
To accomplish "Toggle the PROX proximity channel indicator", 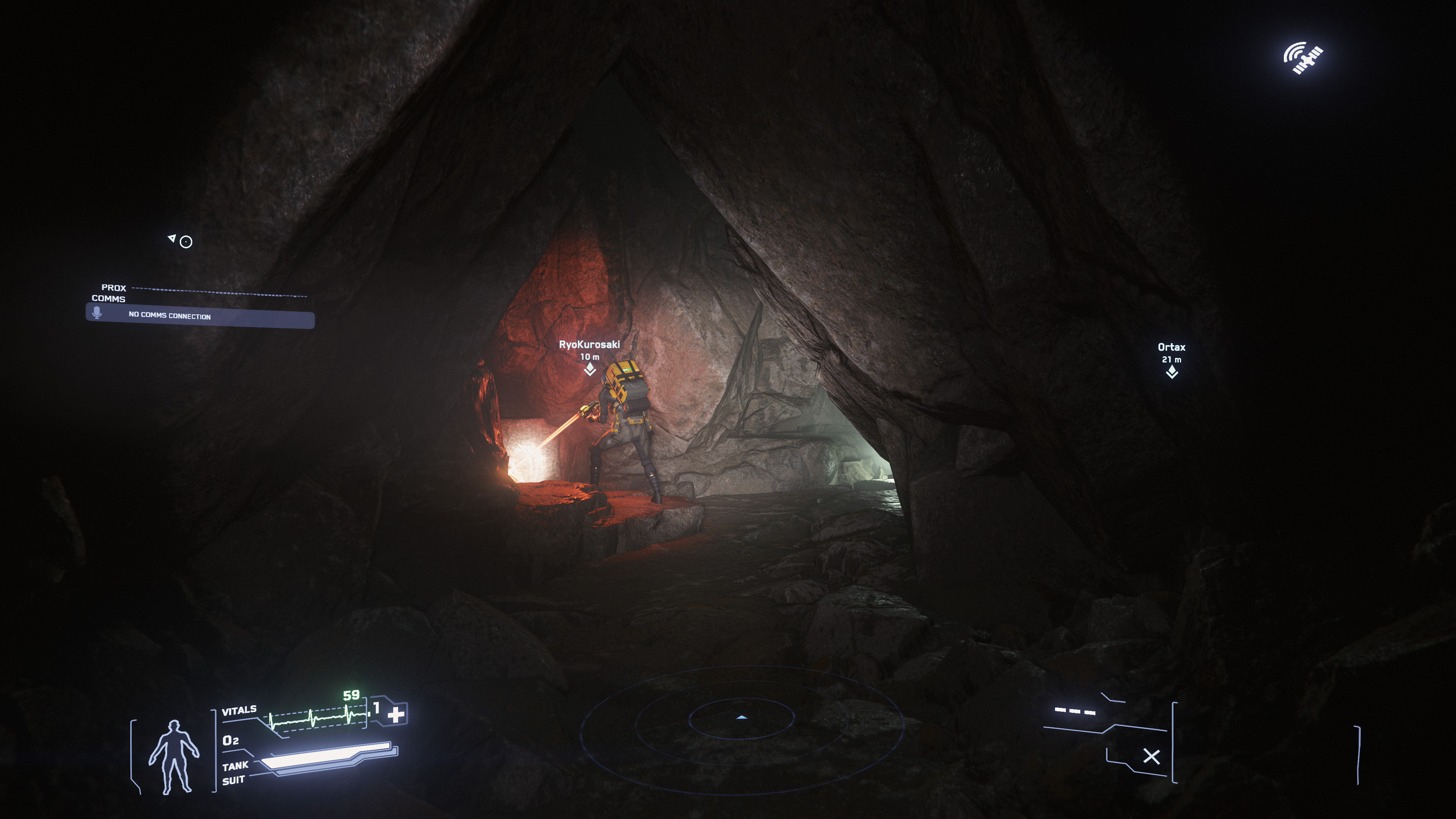I will point(113,288).
